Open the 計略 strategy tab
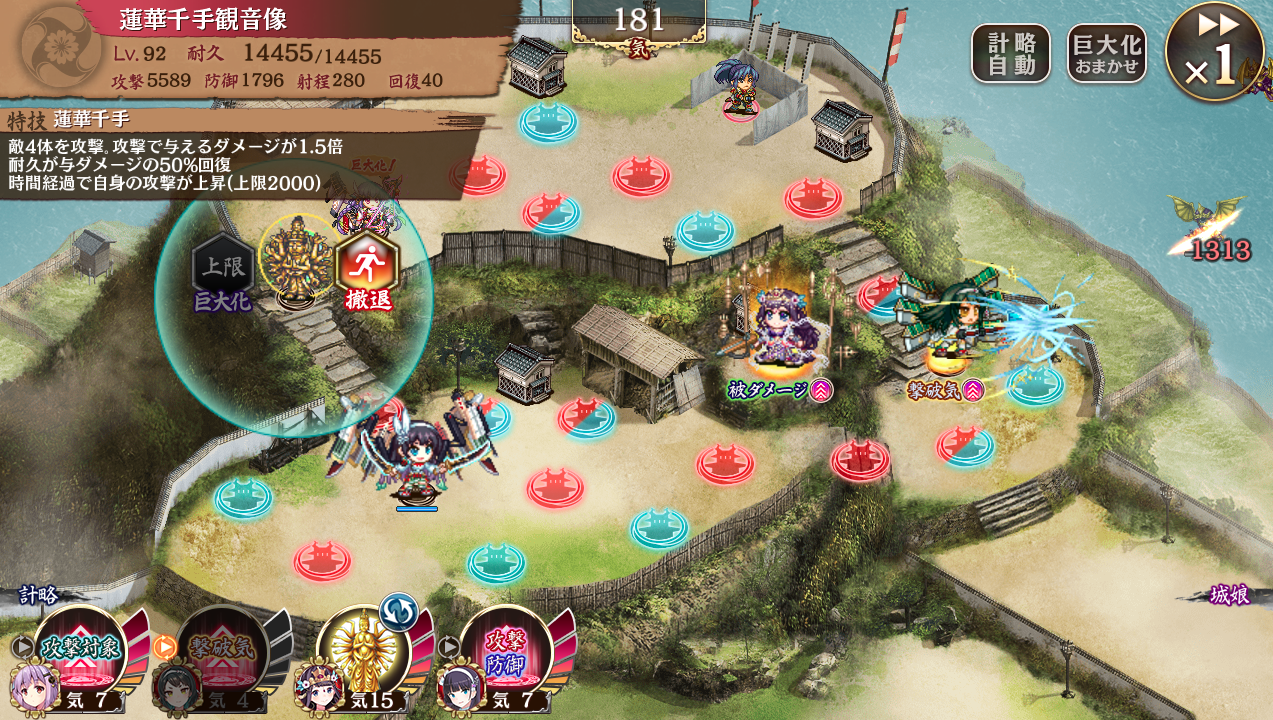This screenshot has height=720, width=1273. click(x=40, y=595)
